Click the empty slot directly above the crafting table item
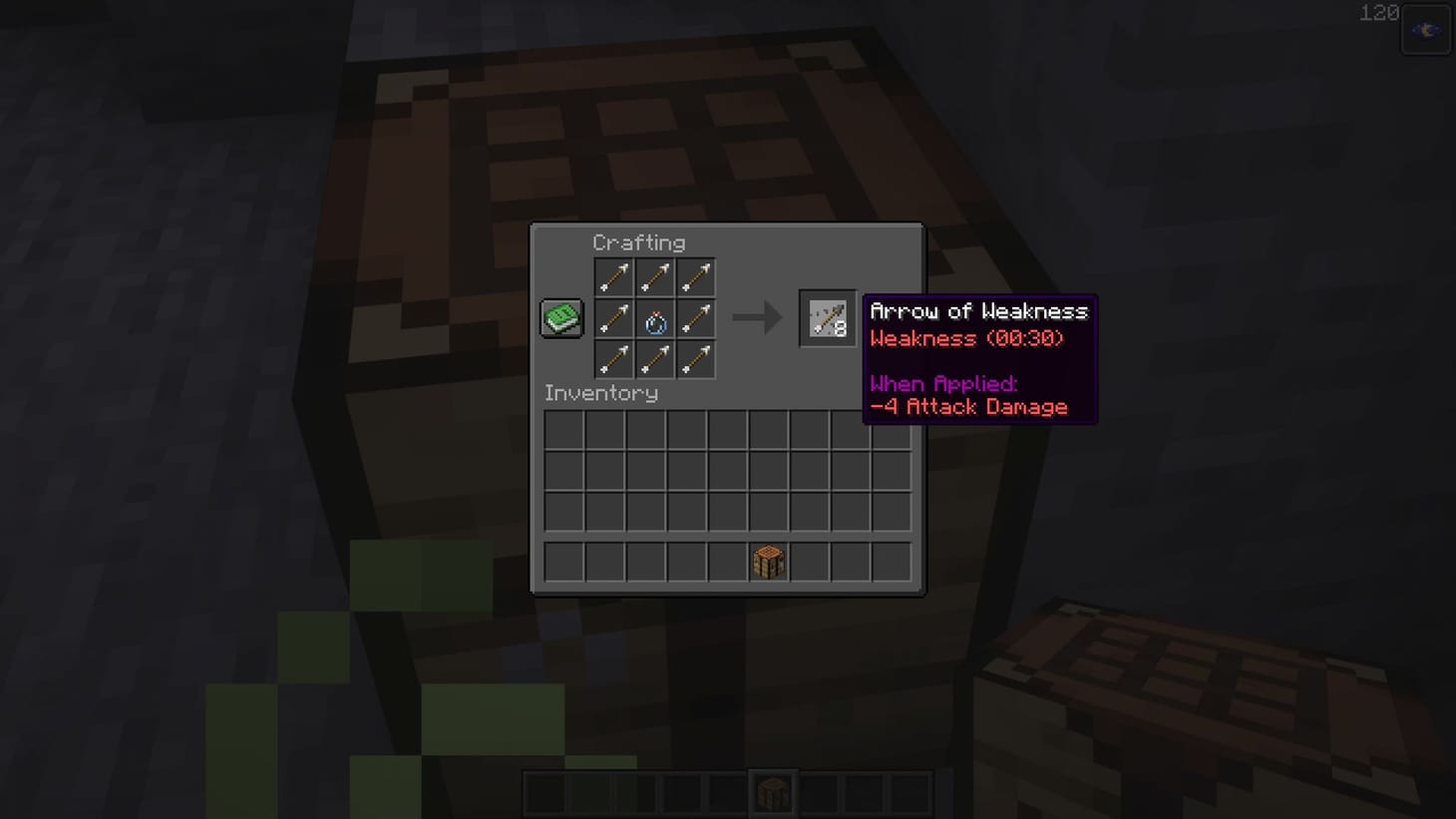The height and width of the screenshot is (819, 1456). [767, 510]
